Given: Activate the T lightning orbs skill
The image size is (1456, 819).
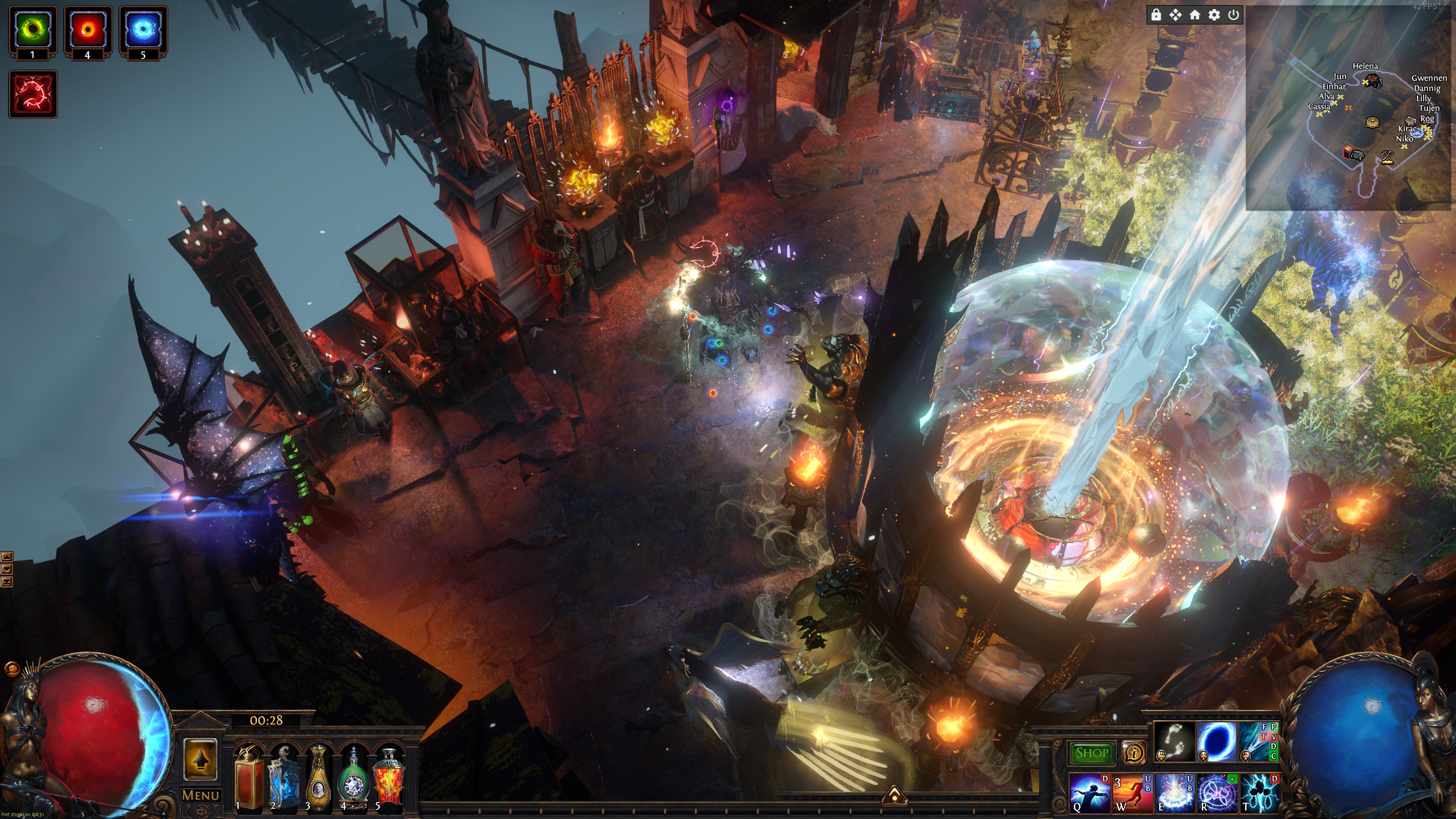Looking at the screenshot, I should [x=1259, y=792].
